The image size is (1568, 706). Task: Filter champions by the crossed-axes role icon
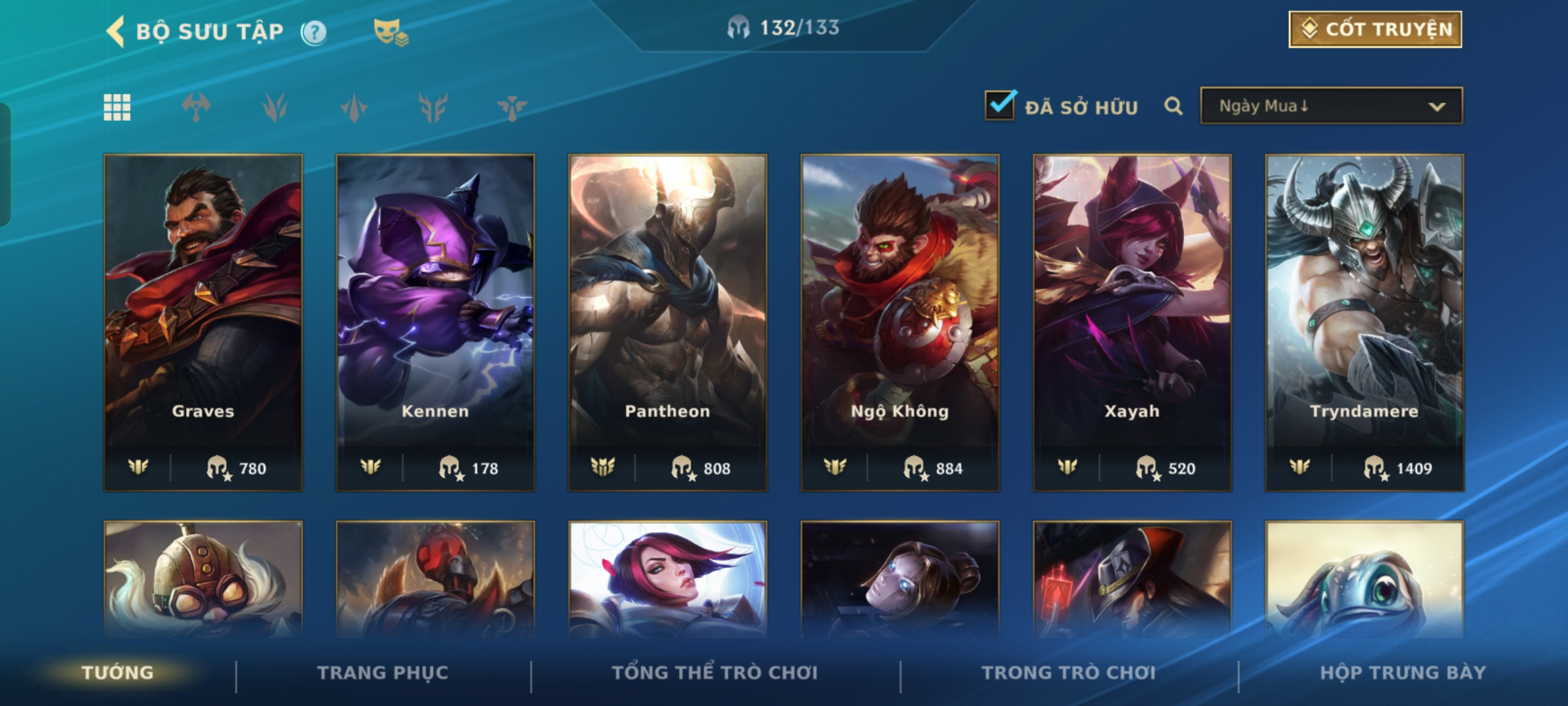pyautogui.click(x=196, y=107)
